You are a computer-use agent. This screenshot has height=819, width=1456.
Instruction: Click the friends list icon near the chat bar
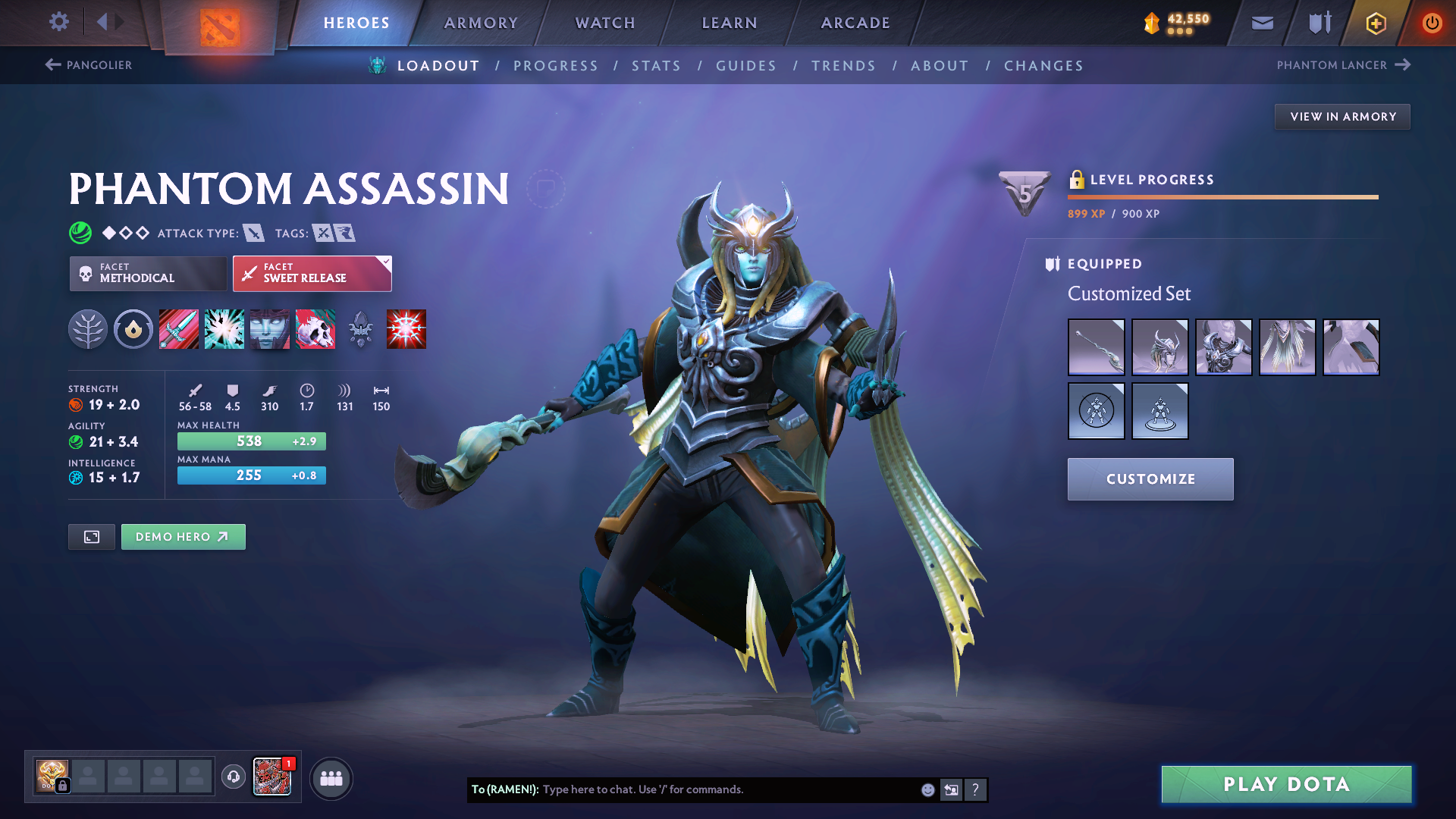(x=331, y=777)
